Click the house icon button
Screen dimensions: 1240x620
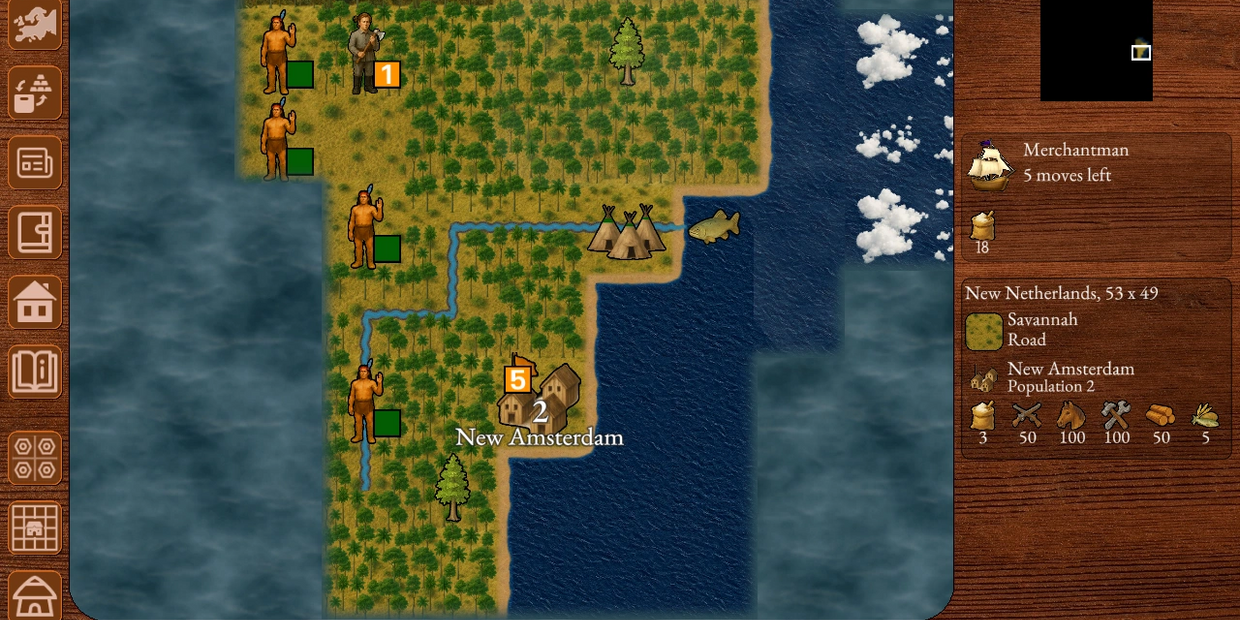35,302
